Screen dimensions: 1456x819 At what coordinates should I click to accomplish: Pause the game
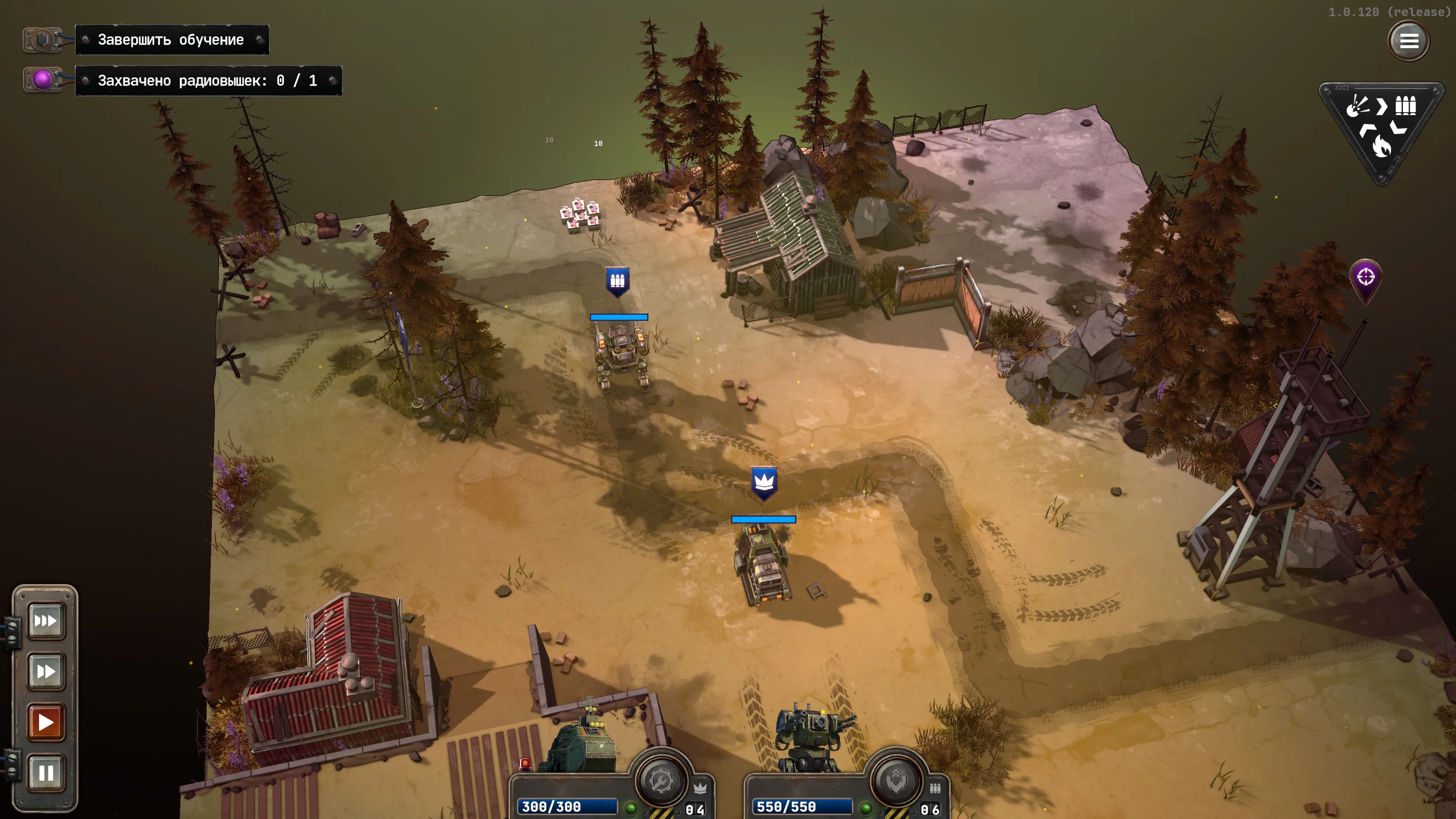(46, 772)
